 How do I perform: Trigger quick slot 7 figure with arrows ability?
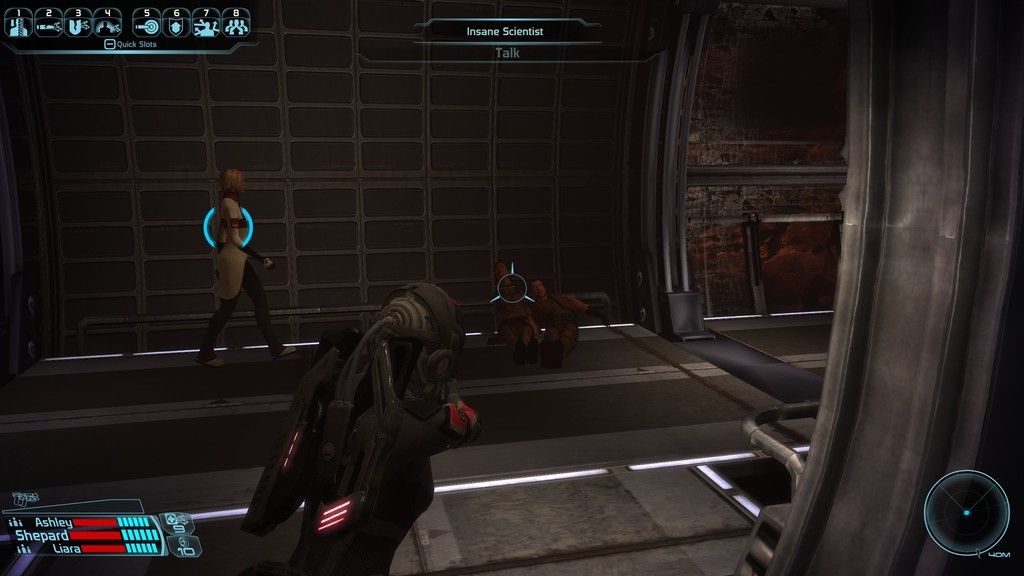tap(206, 23)
